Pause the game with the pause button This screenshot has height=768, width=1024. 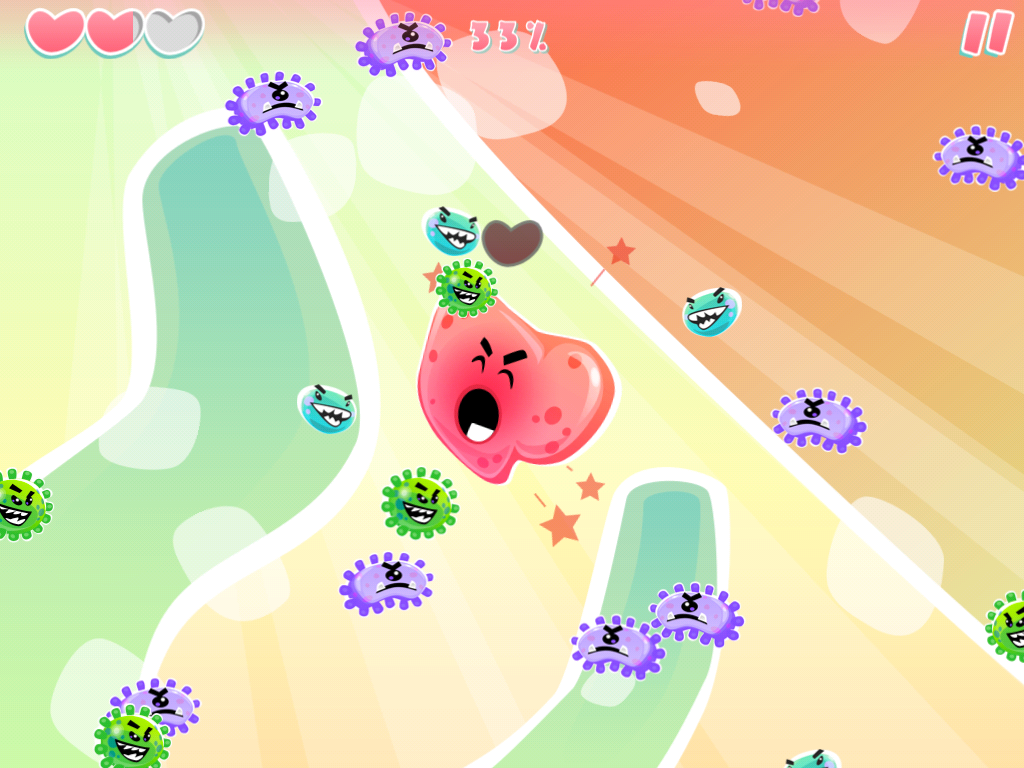pyautogui.click(x=986, y=33)
